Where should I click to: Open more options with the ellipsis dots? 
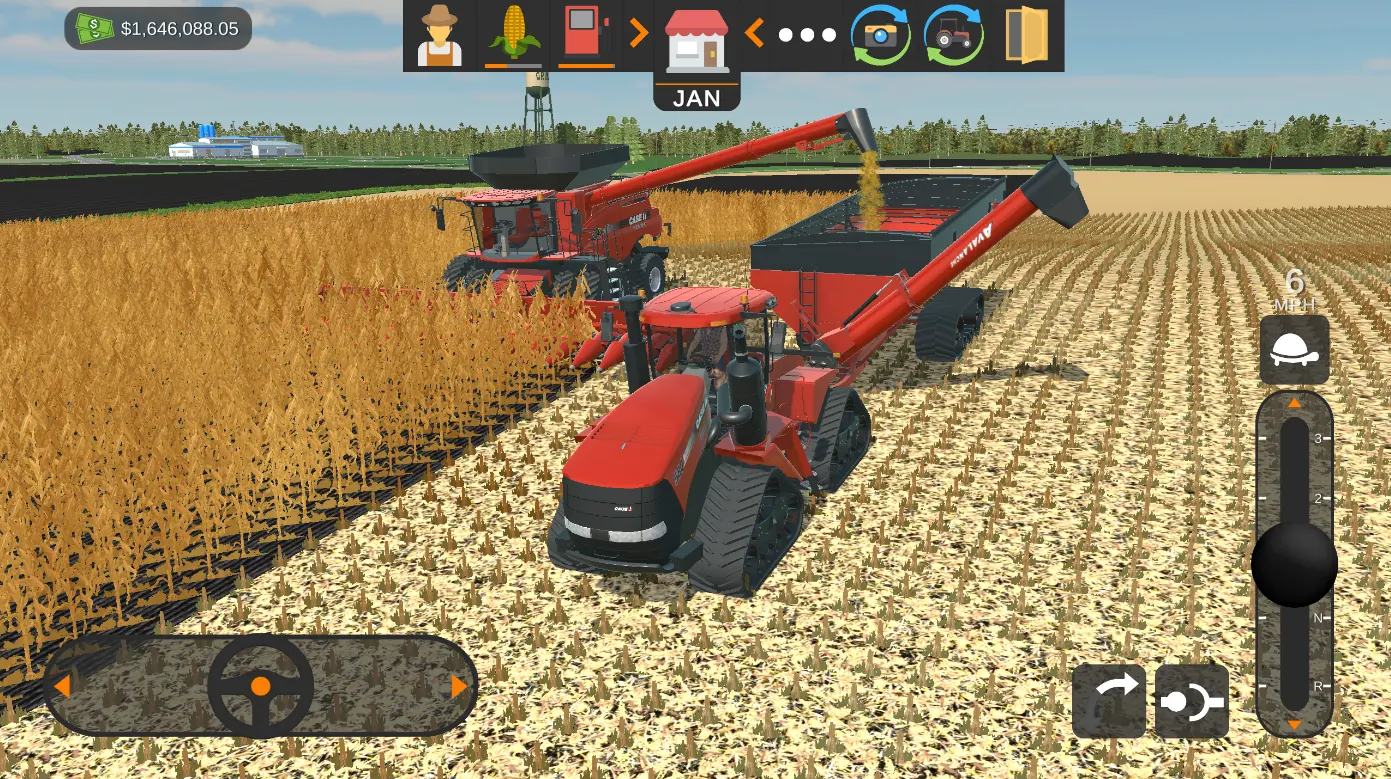pyautogui.click(x=806, y=35)
